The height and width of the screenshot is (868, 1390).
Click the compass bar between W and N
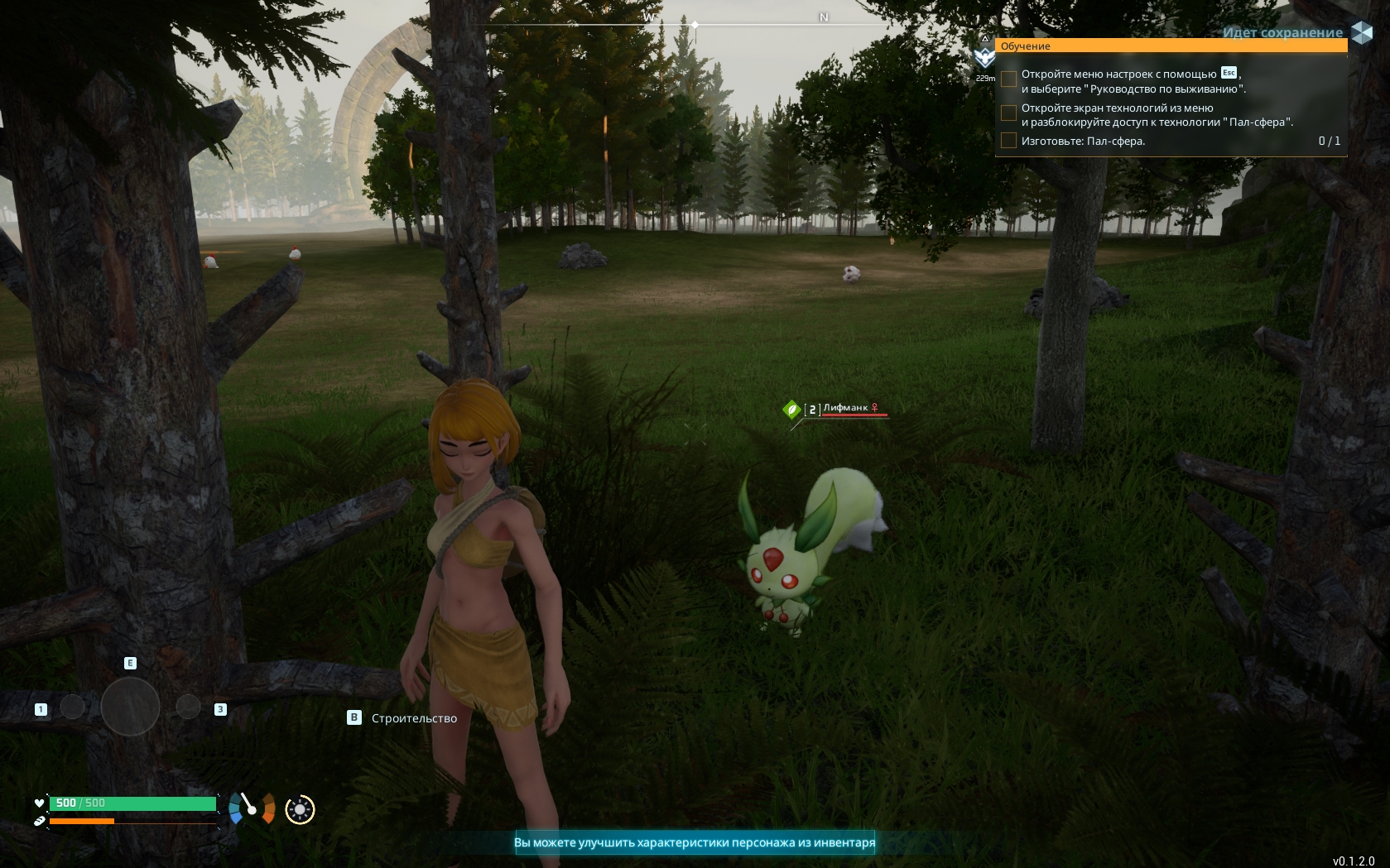click(x=735, y=25)
